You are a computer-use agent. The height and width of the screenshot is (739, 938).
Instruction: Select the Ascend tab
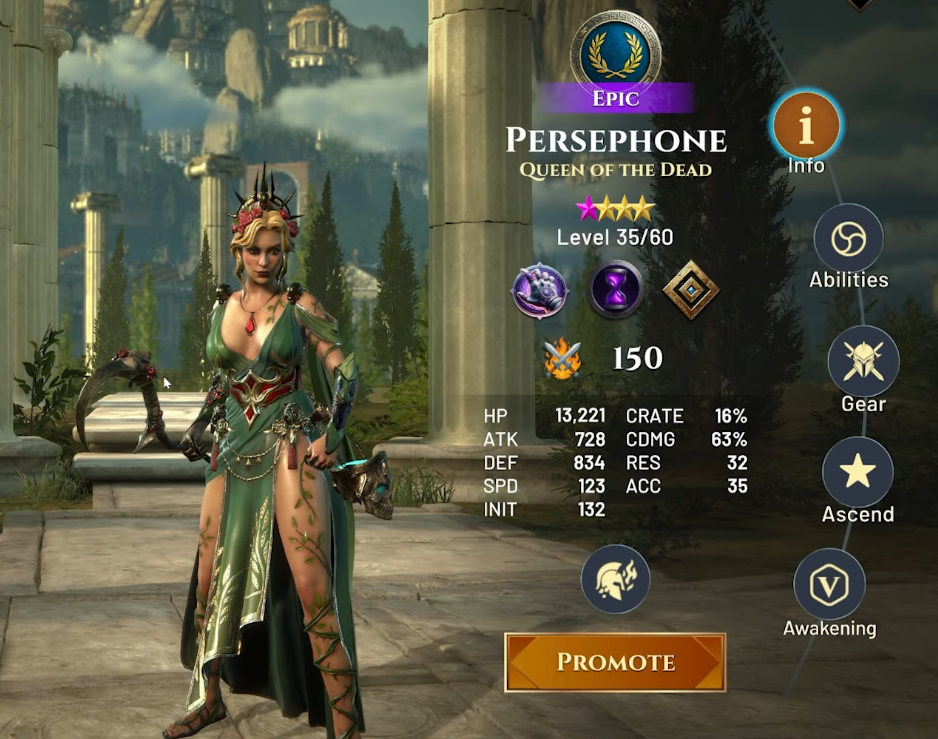pos(857,472)
